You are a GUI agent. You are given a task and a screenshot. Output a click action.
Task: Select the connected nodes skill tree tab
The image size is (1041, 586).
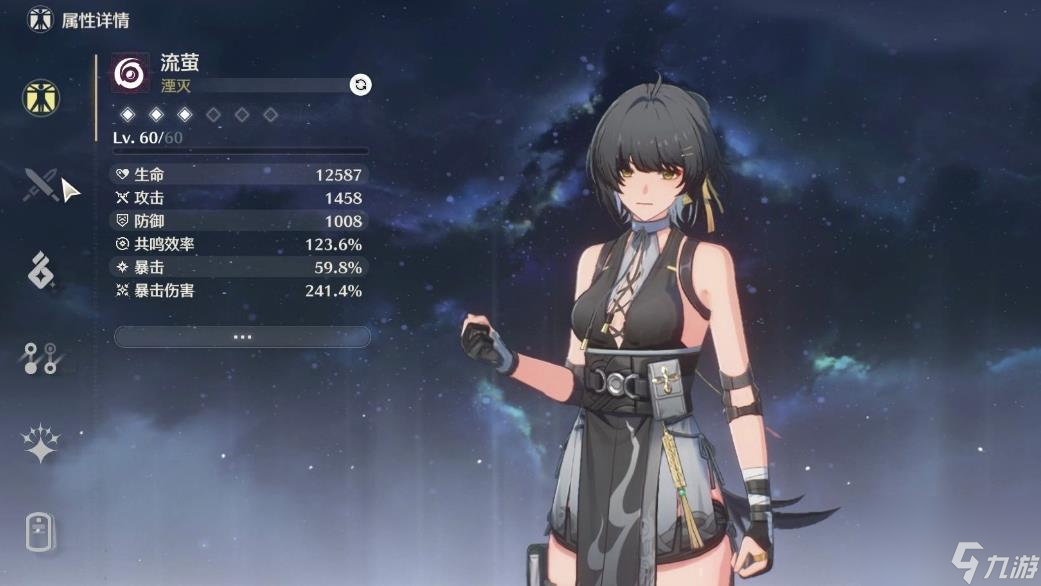41,357
